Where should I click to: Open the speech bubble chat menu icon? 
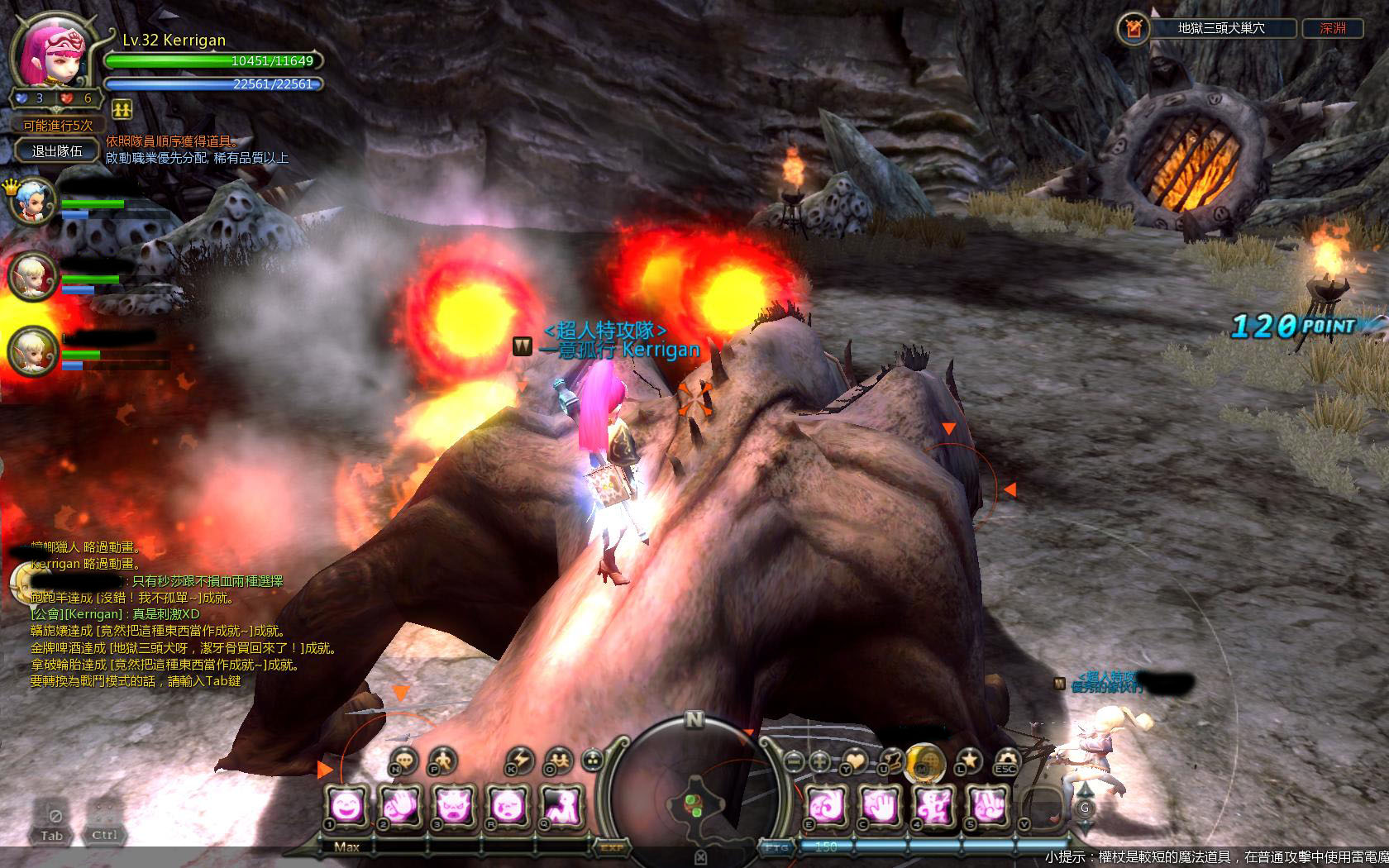tap(403, 759)
